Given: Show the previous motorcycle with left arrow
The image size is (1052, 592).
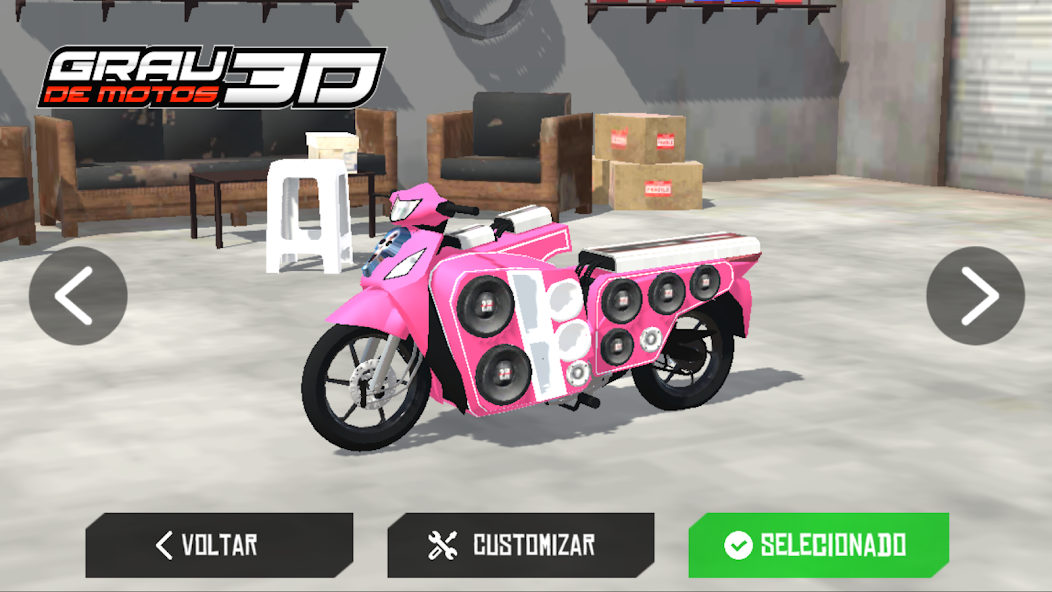Looking at the screenshot, I should 78,296.
